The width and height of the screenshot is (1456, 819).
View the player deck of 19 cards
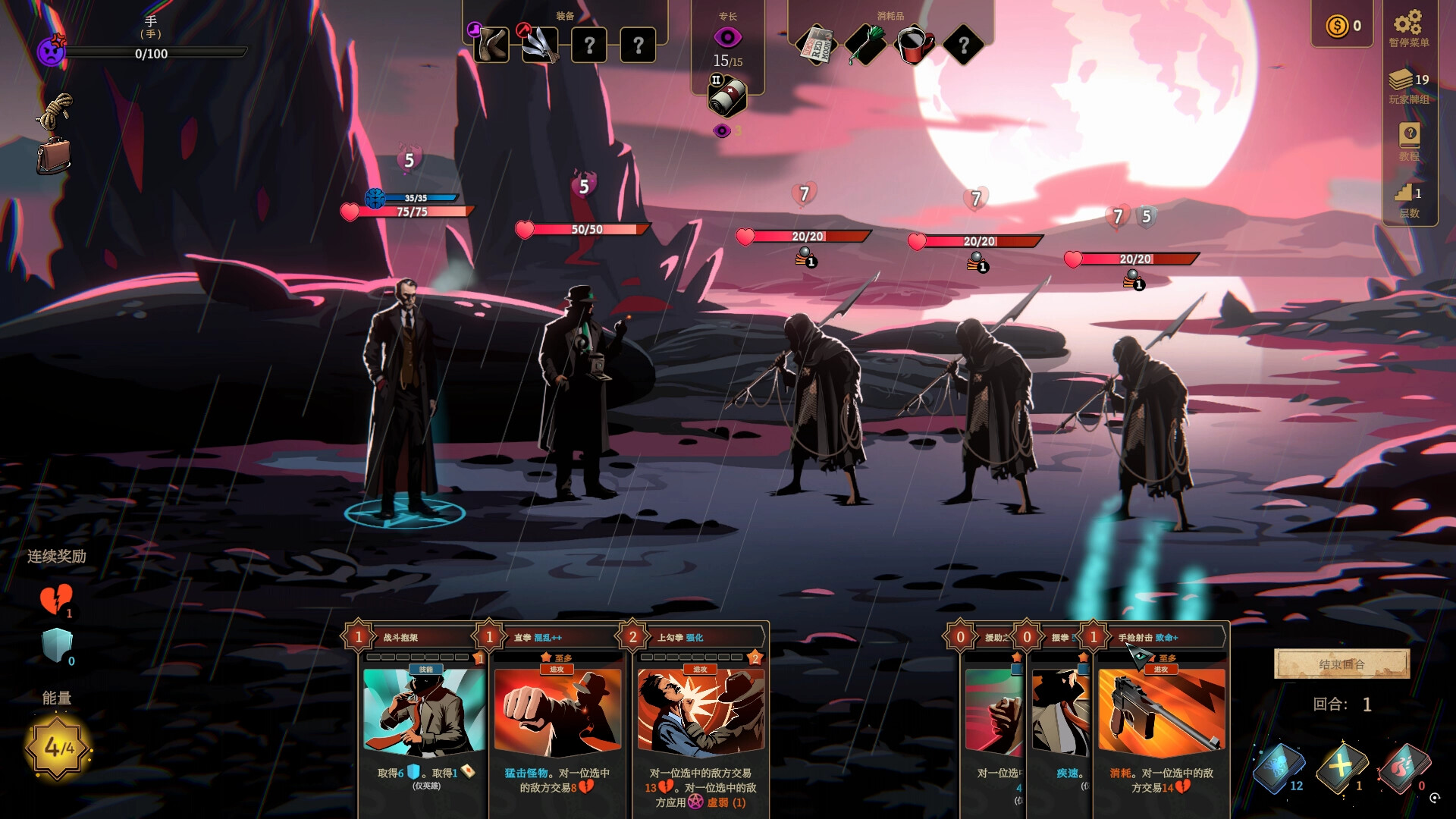(1408, 80)
